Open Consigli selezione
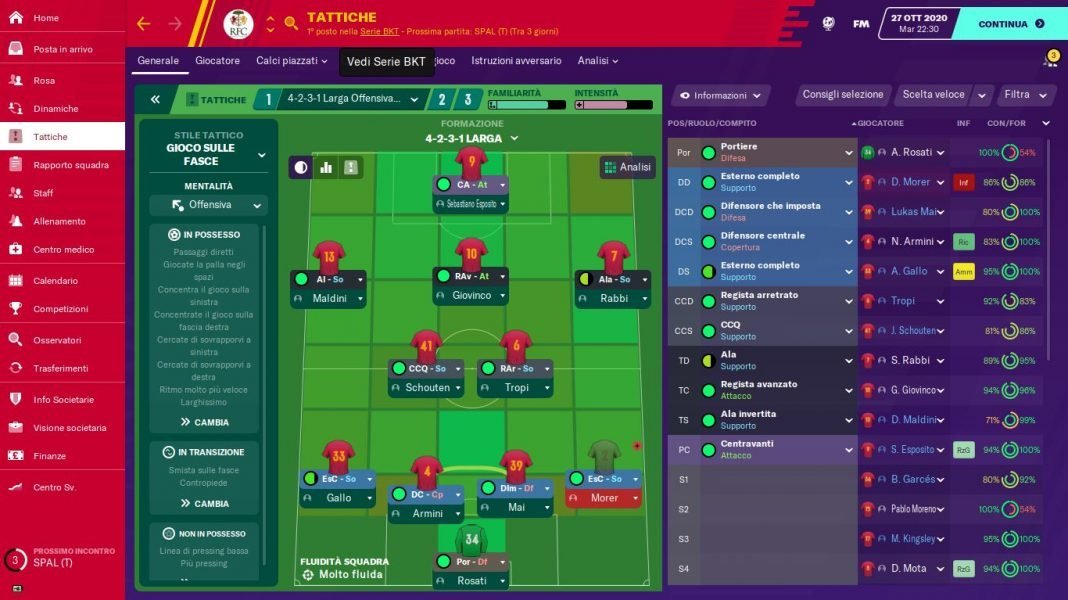Image resolution: width=1068 pixels, height=600 pixels. [x=843, y=95]
